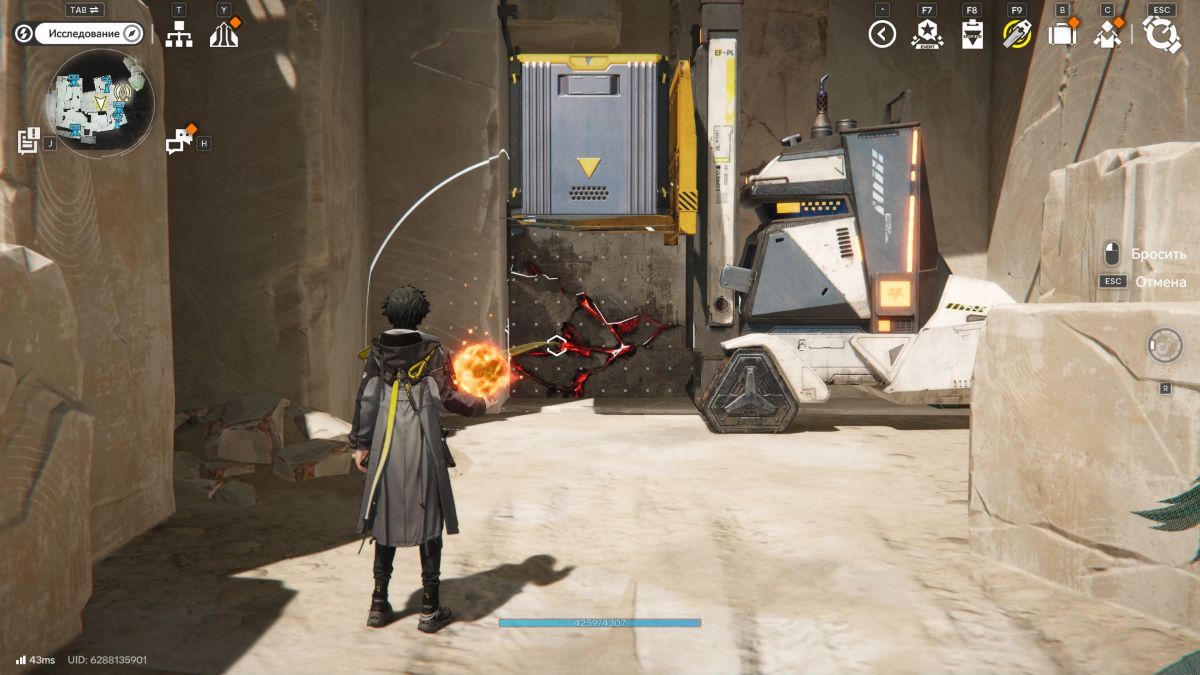Open the main system menu ring icon
The height and width of the screenshot is (675, 1200).
[1162, 34]
